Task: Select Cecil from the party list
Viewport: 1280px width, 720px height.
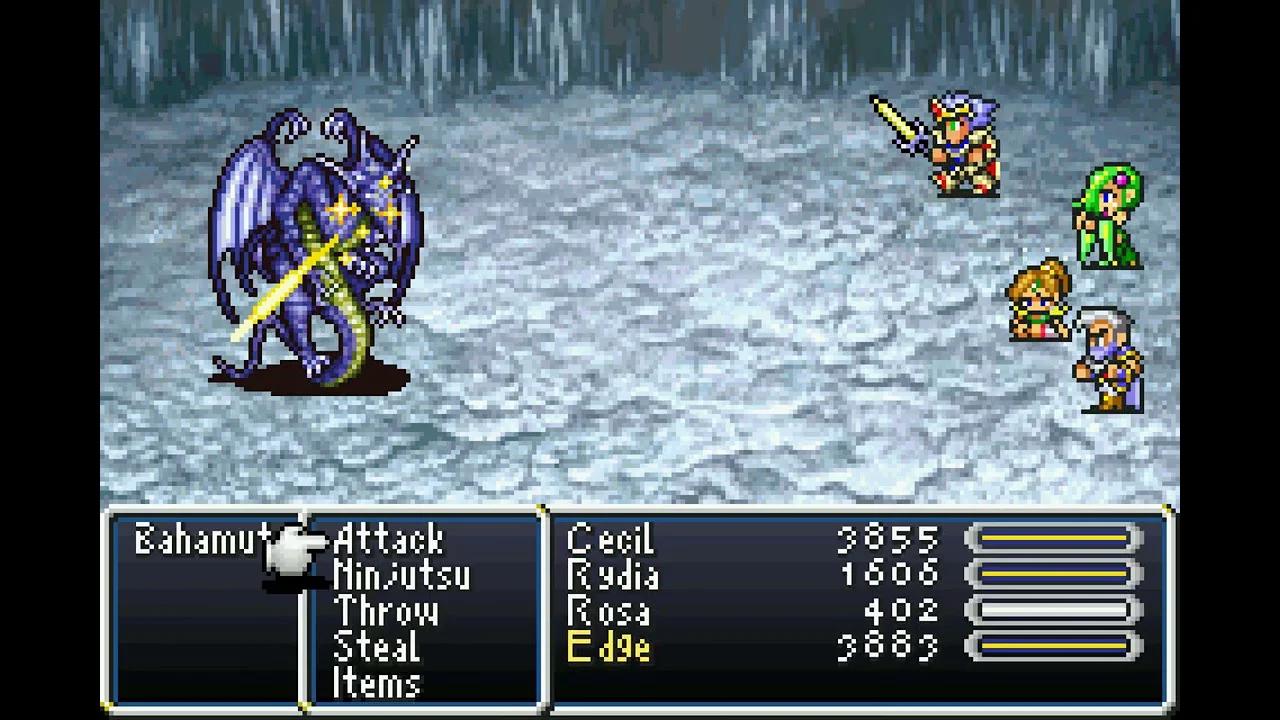Action: [610, 540]
